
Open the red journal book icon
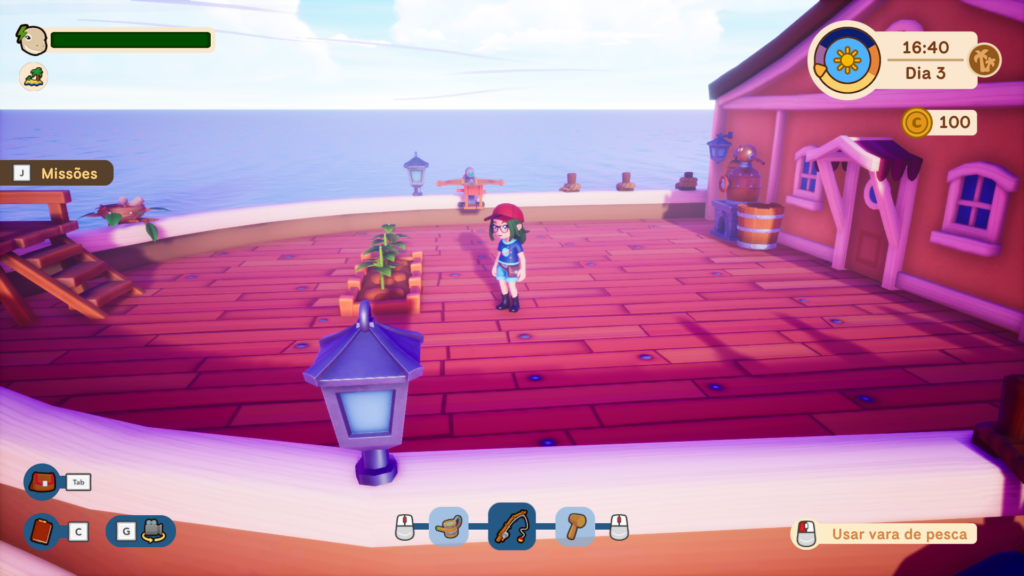[42, 531]
